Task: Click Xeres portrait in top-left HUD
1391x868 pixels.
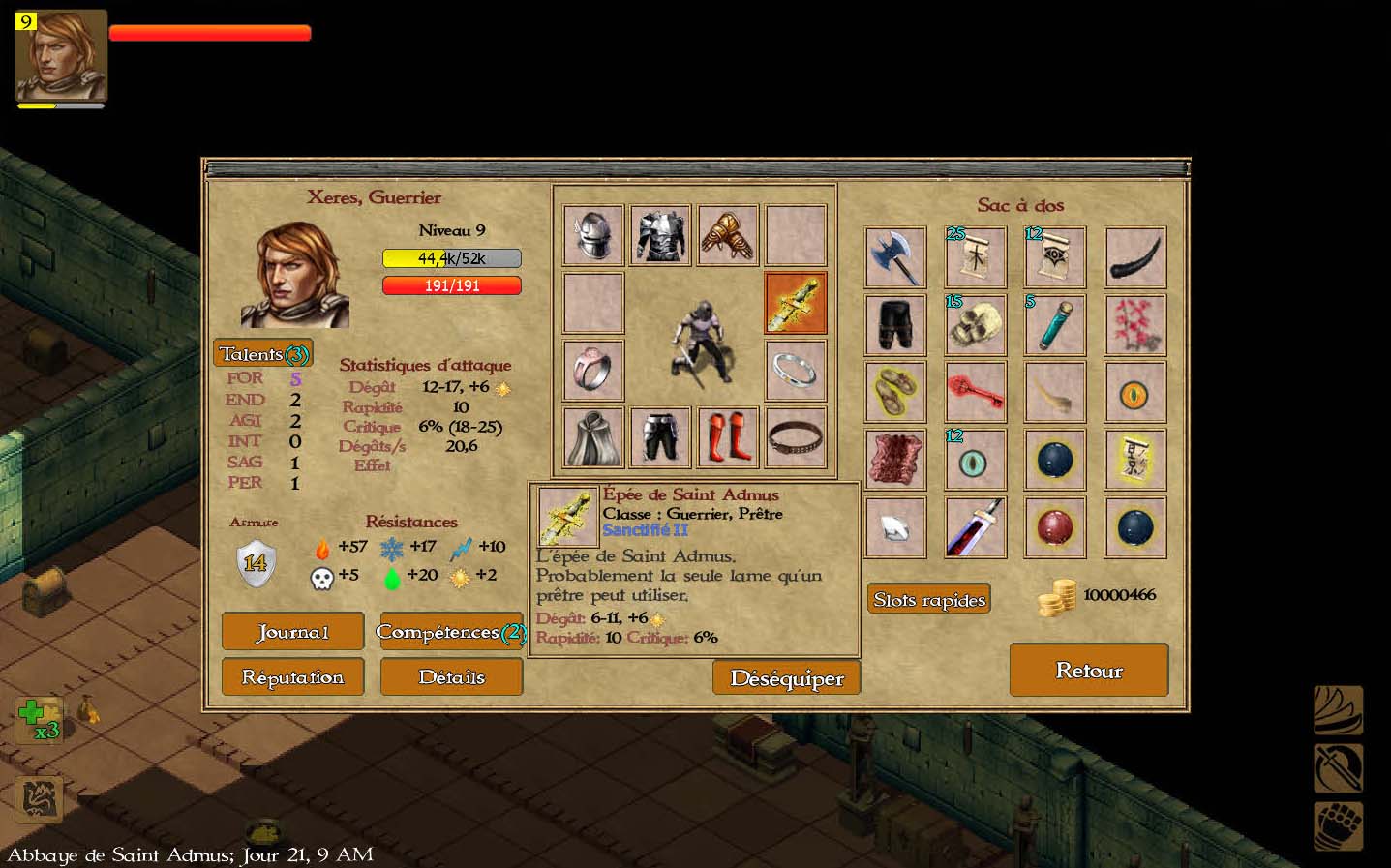Action: [61, 56]
